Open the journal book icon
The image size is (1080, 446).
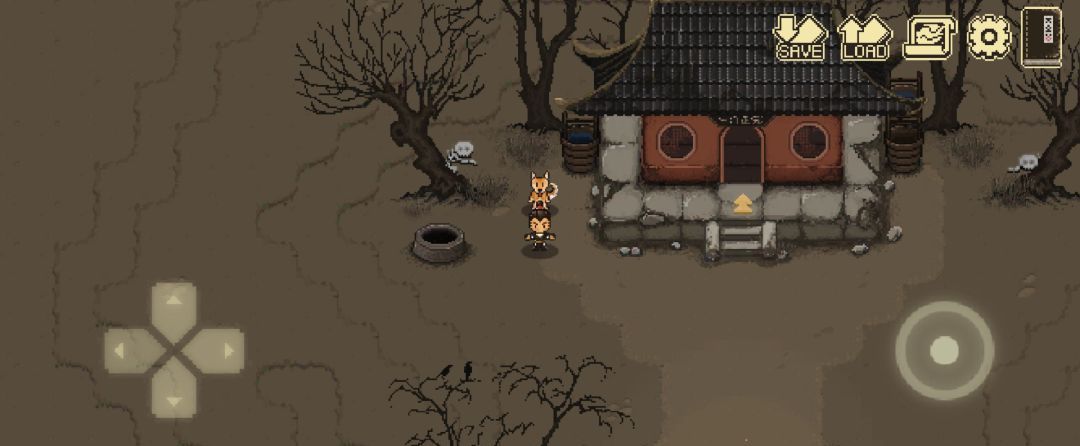(1041, 37)
